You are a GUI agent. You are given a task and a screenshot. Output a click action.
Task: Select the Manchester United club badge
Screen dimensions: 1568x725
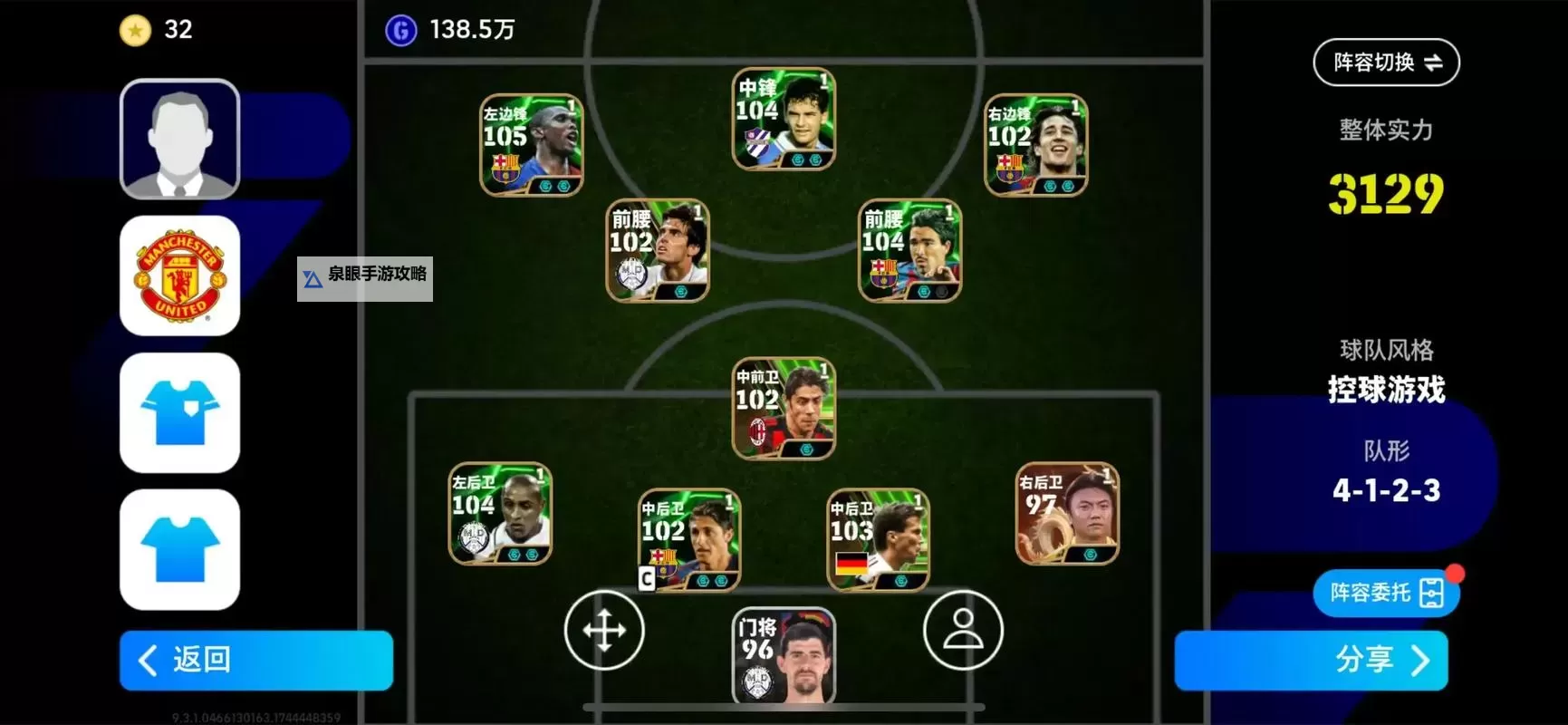coord(179,275)
